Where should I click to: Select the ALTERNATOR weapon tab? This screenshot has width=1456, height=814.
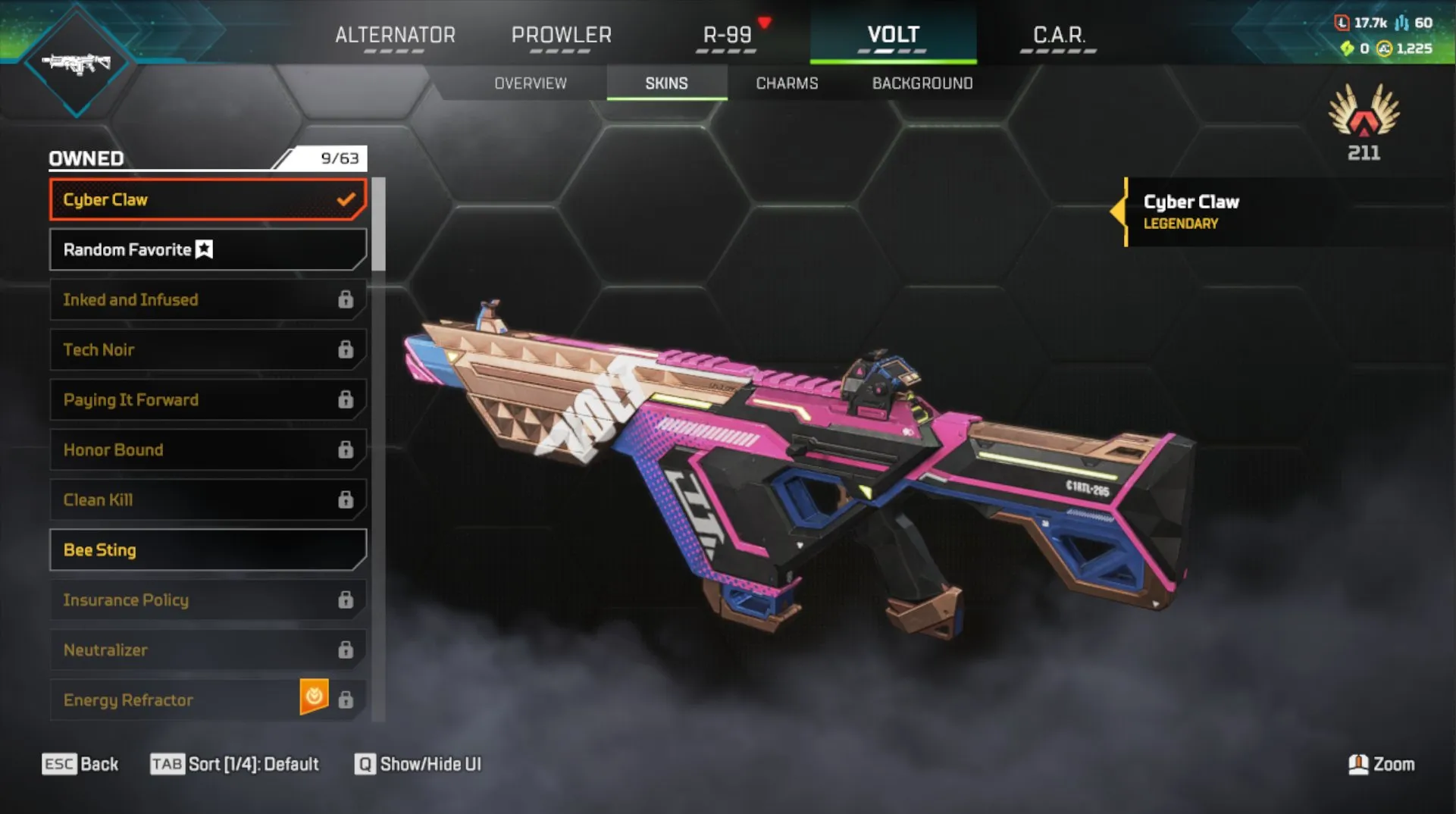click(x=396, y=35)
